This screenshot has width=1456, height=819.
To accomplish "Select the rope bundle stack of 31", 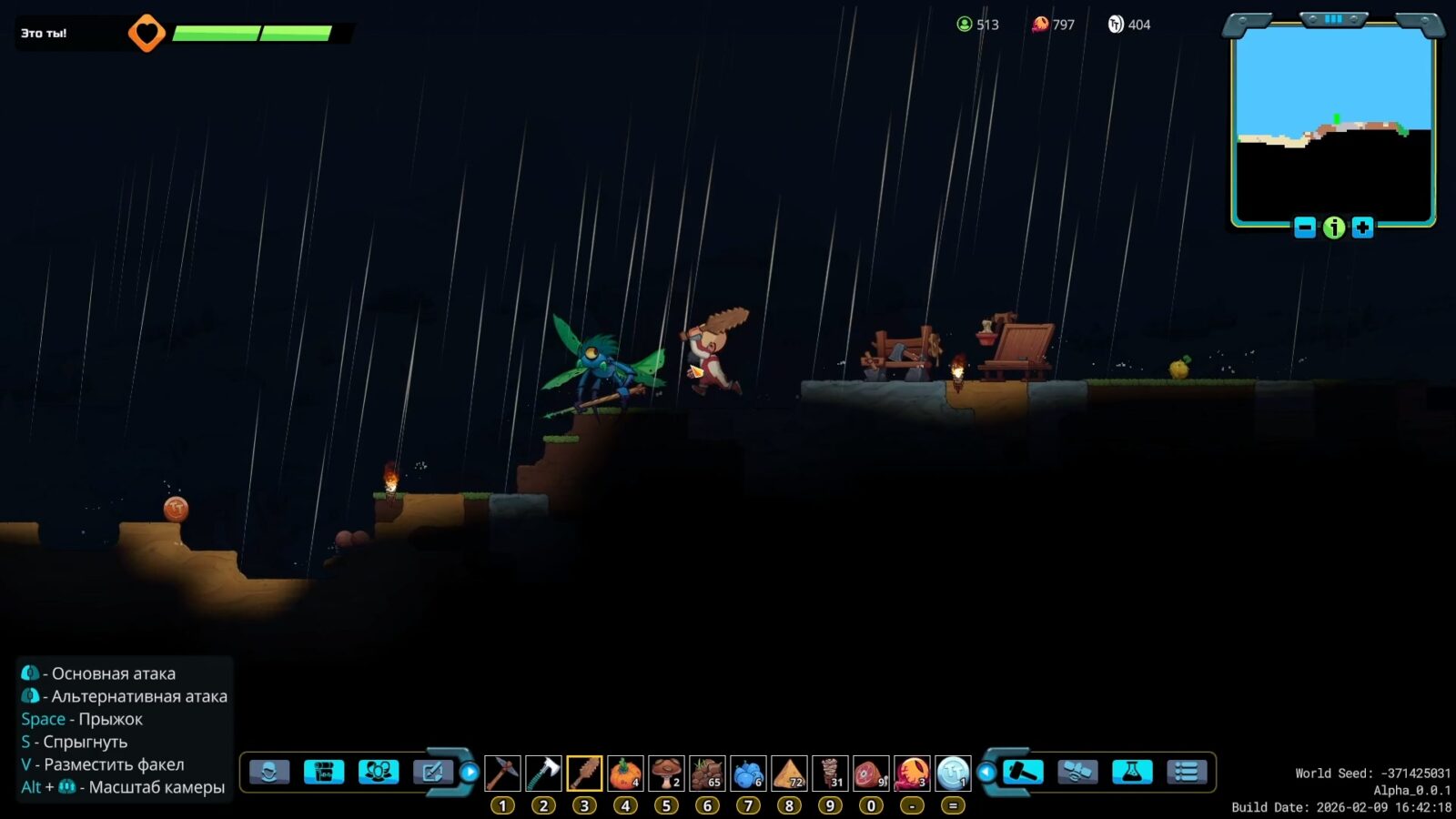I will tap(830, 773).
